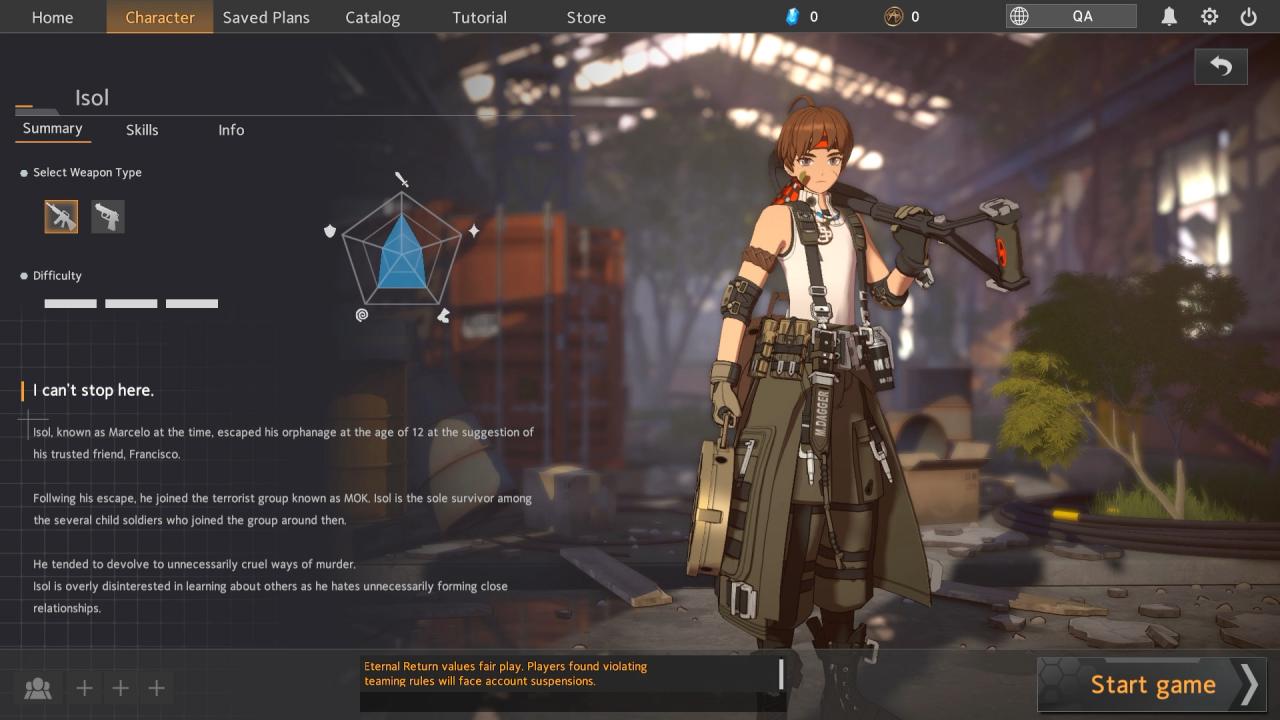Image resolution: width=1280 pixels, height=720 pixels.
Task: Open the Tutorial section
Action: [x=479, y=17]
